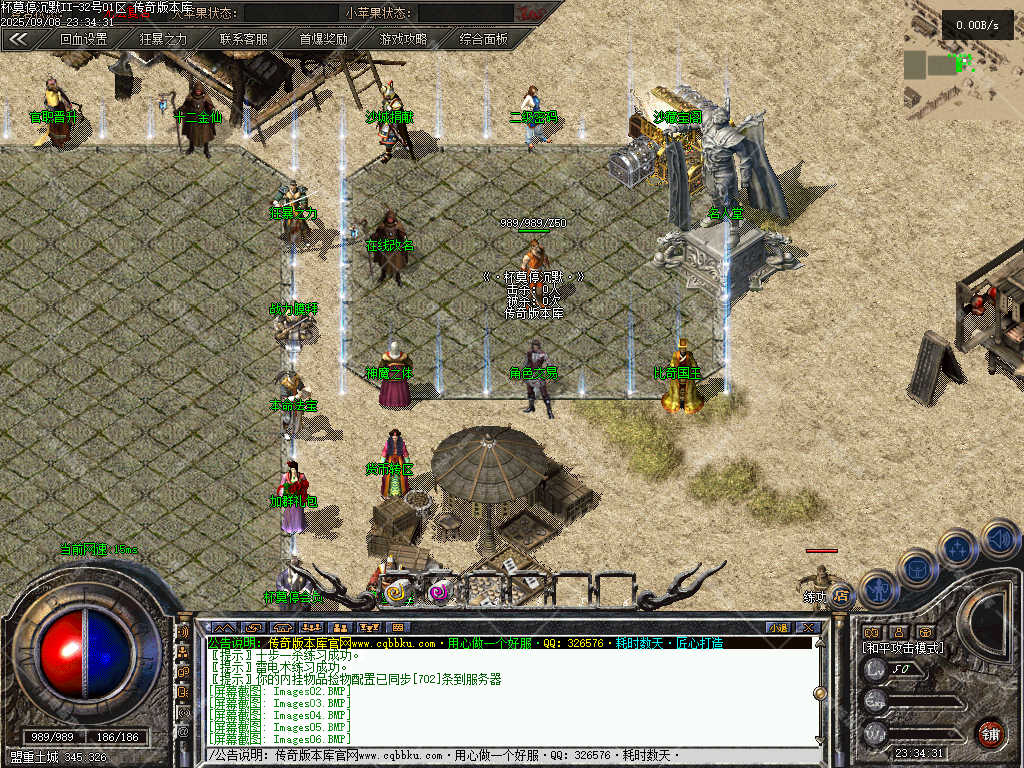The width and height of the screenshot is (1024, 768).
Task: Click the red 铺 stall button
Action: point(990,733)
